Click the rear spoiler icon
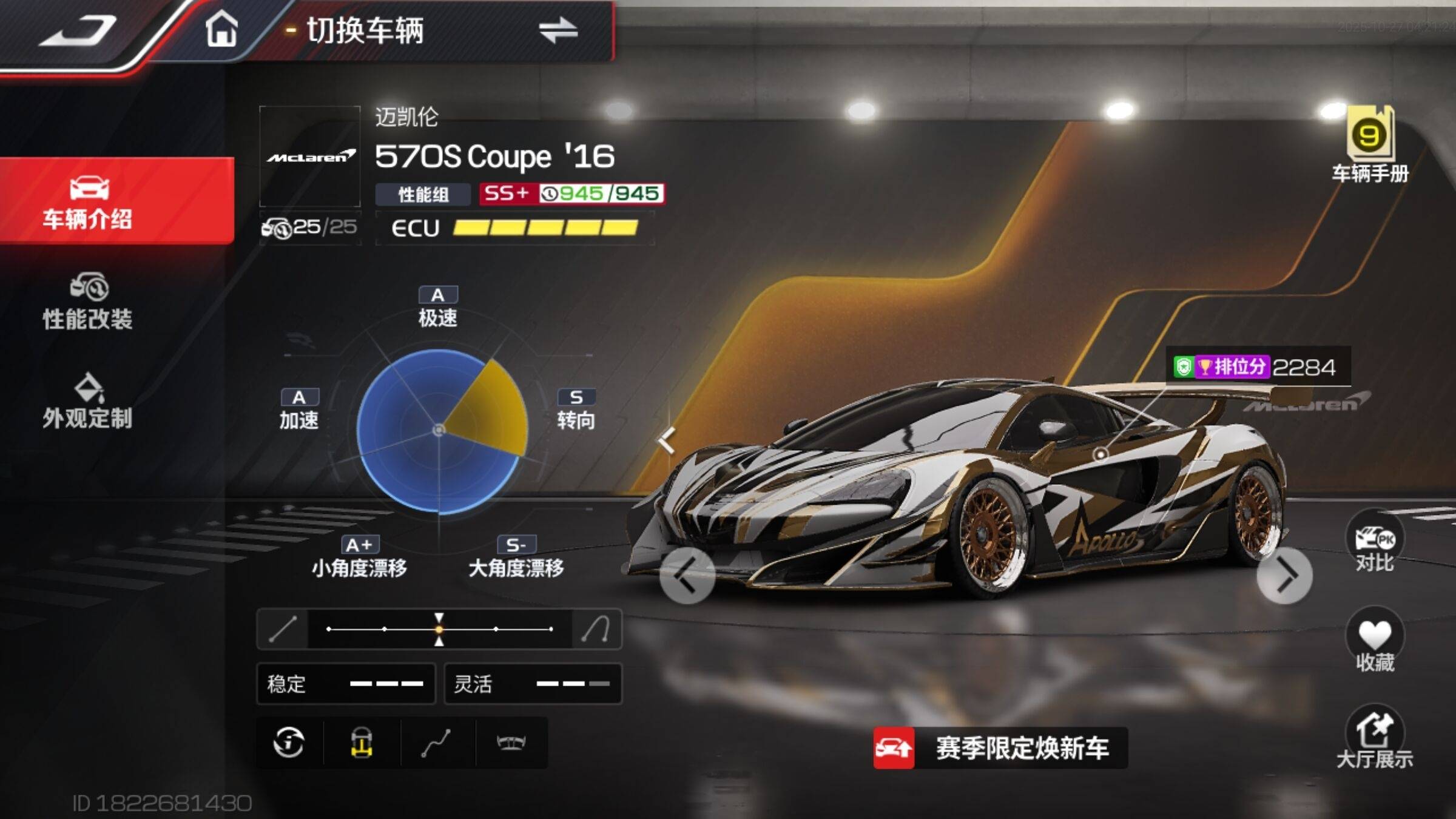 pos(511,743)
